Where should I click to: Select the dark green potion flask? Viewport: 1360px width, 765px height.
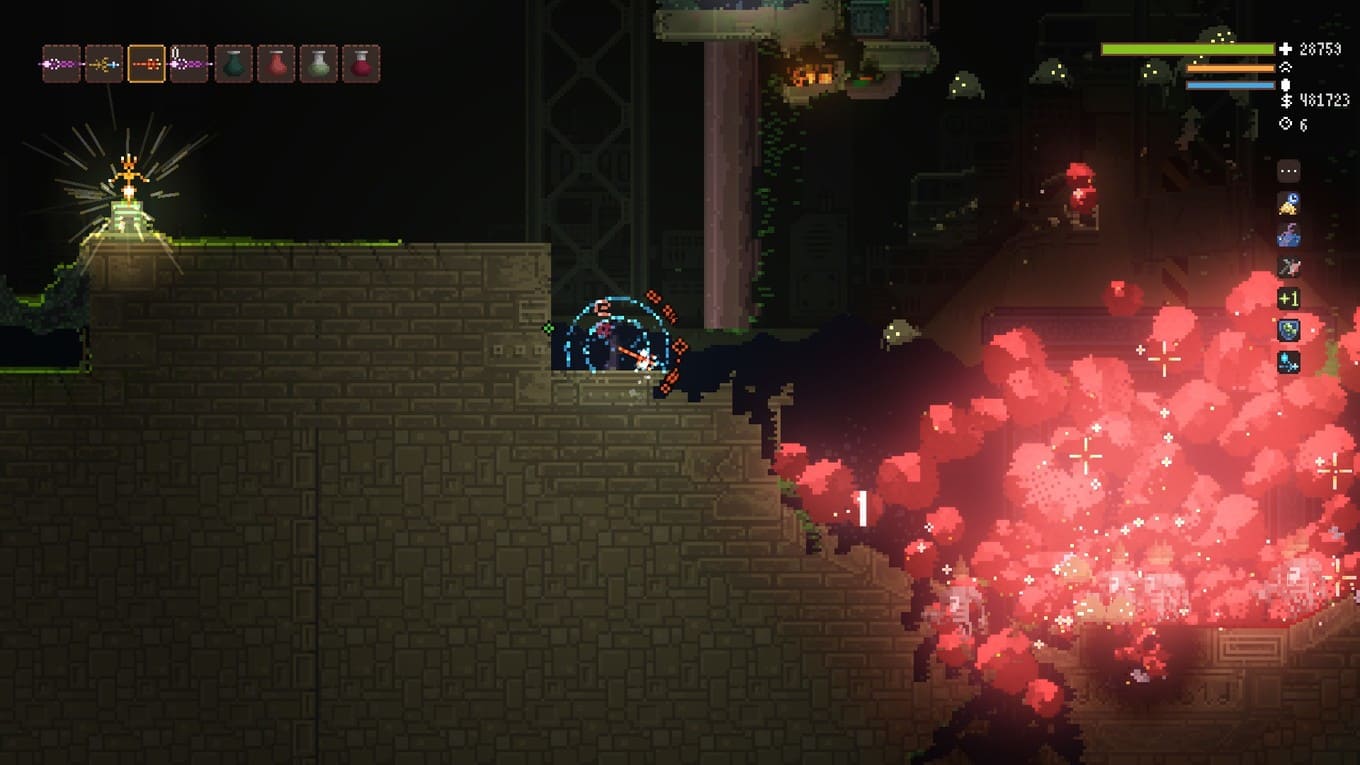tap(233, 64)
